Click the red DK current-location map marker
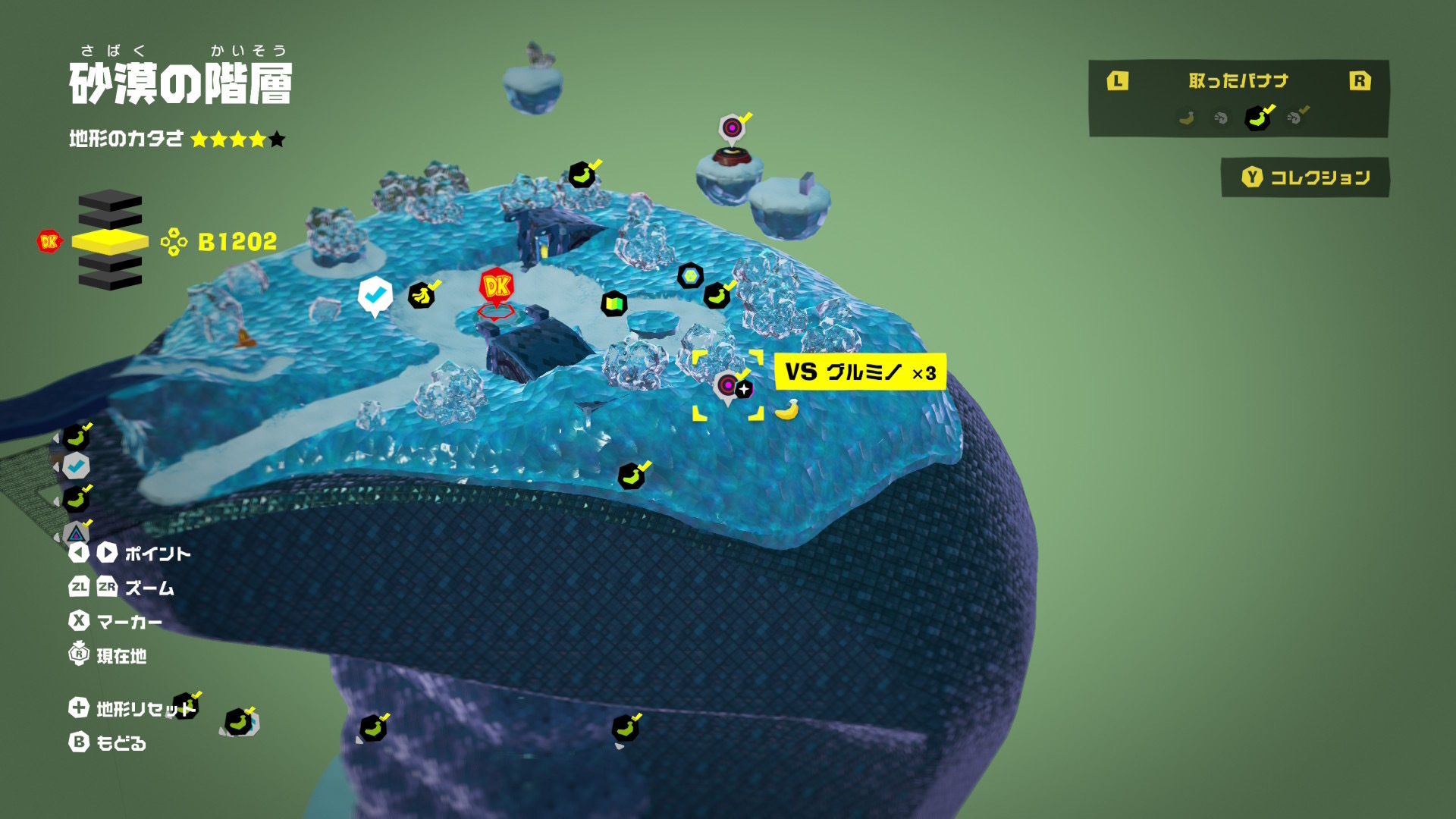Screen dimensions: 1456x819 click(497, 287)
